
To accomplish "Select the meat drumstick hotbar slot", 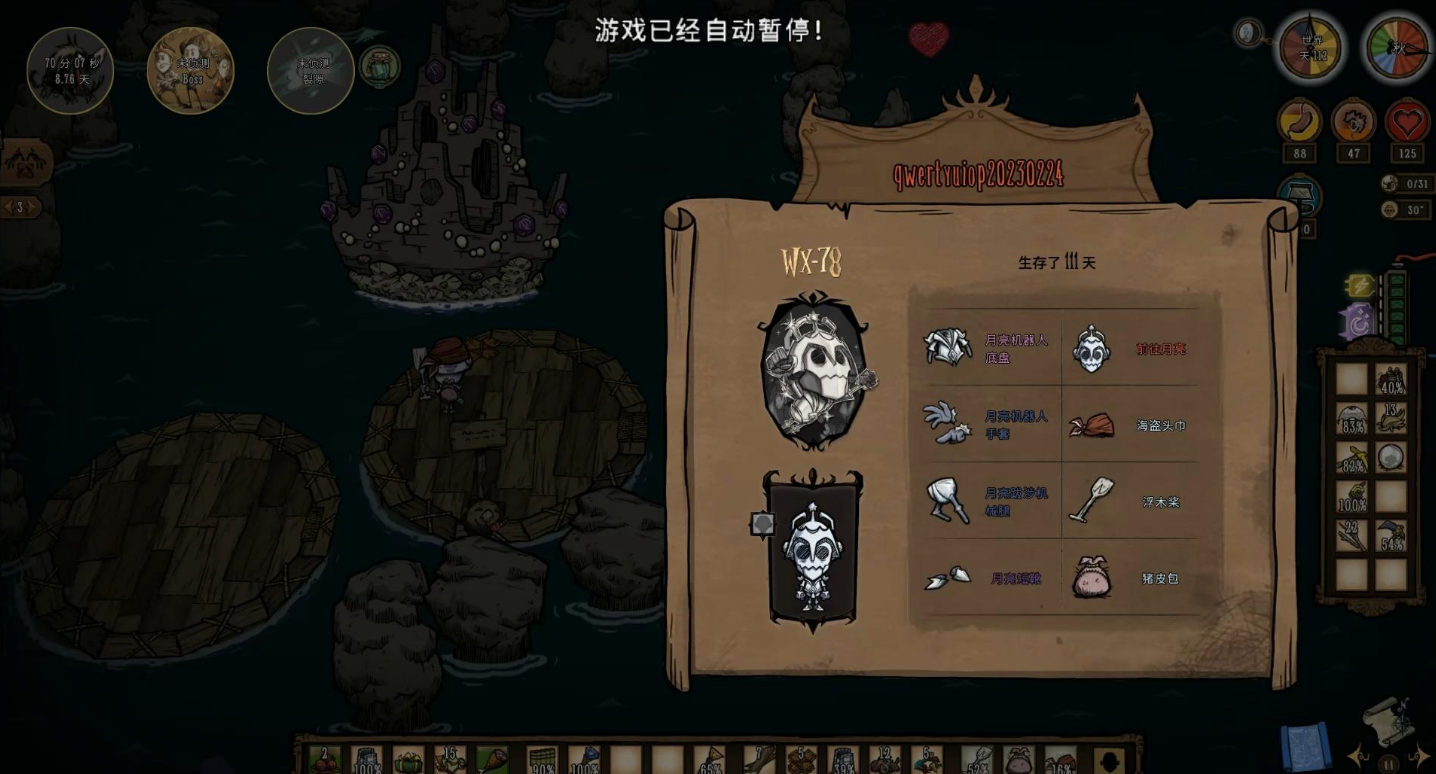I will point(492,761).
